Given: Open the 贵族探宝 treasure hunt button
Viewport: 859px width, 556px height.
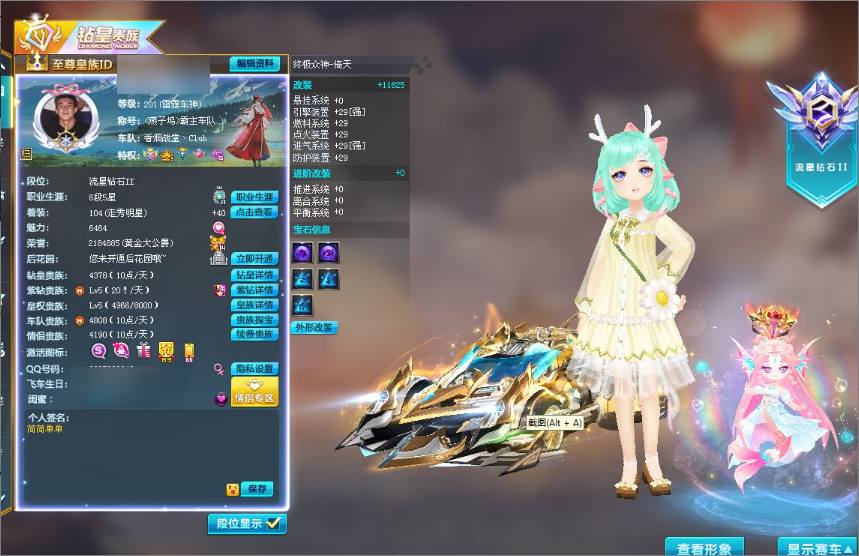Looking at the screenshot, I should point(255,319).
